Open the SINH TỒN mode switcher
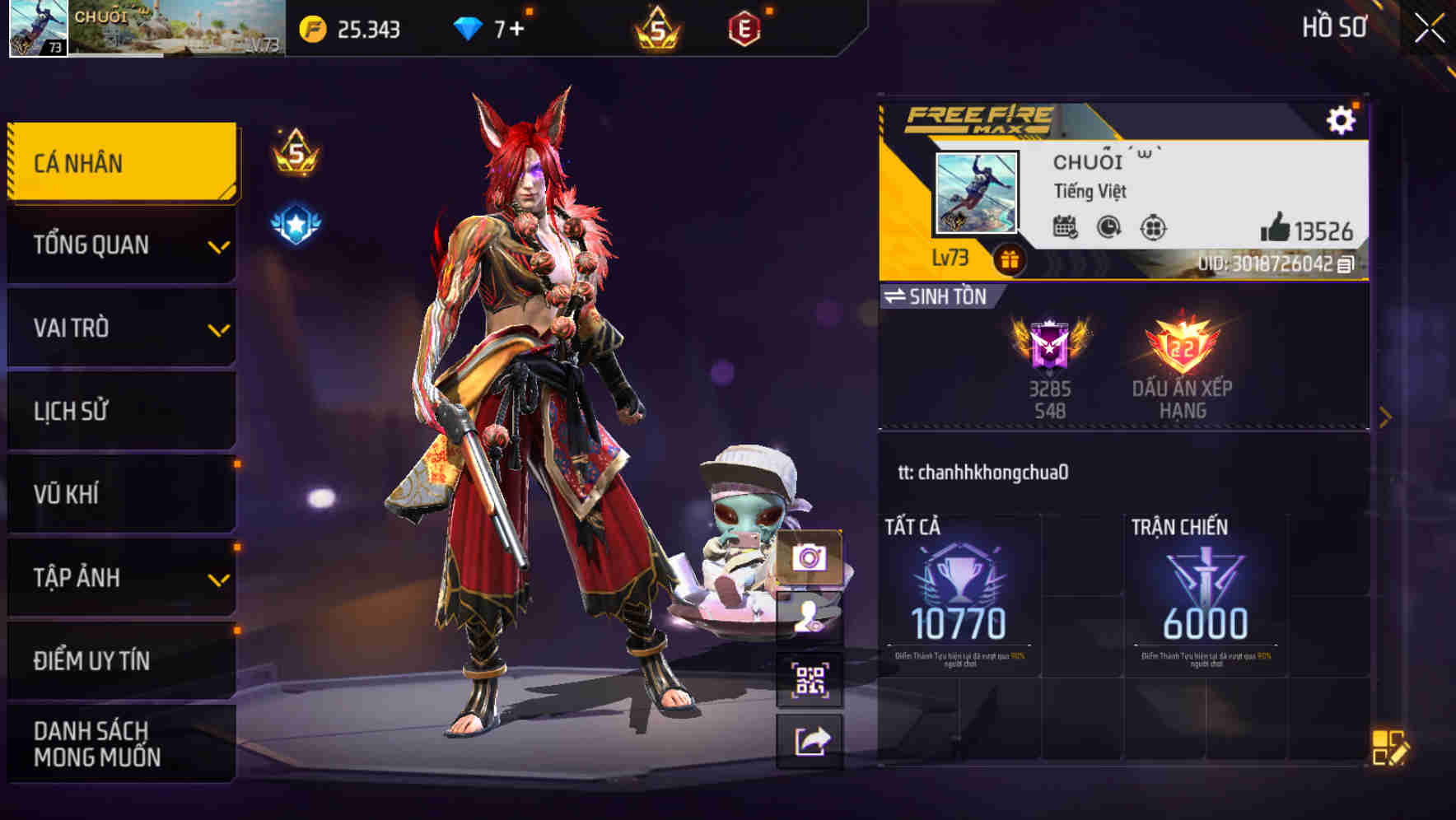Image resolution: width=1456 pixels, height=820 pixels. tap(939, 297)
